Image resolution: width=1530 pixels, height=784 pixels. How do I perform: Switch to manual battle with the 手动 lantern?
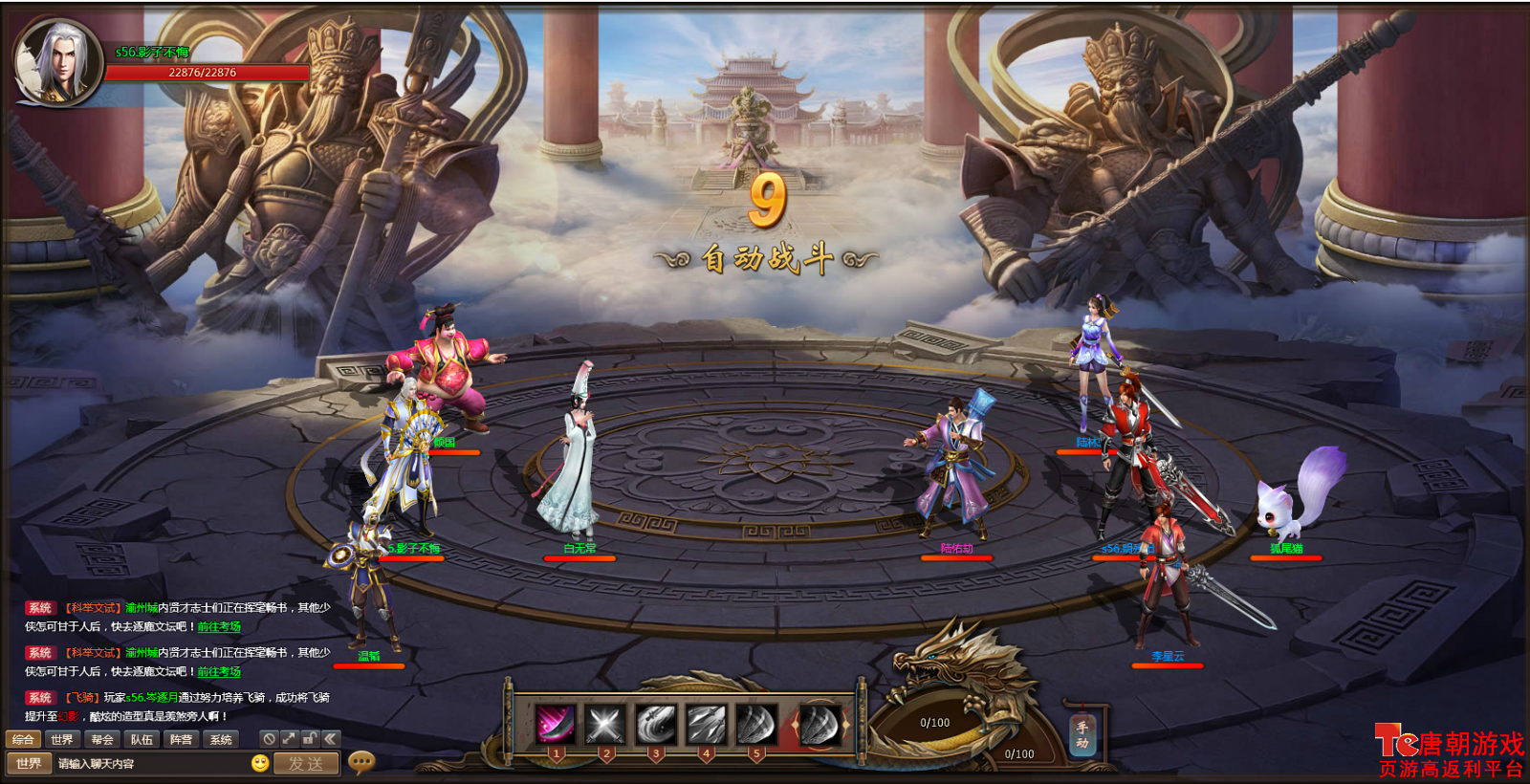pos(1082,735)
